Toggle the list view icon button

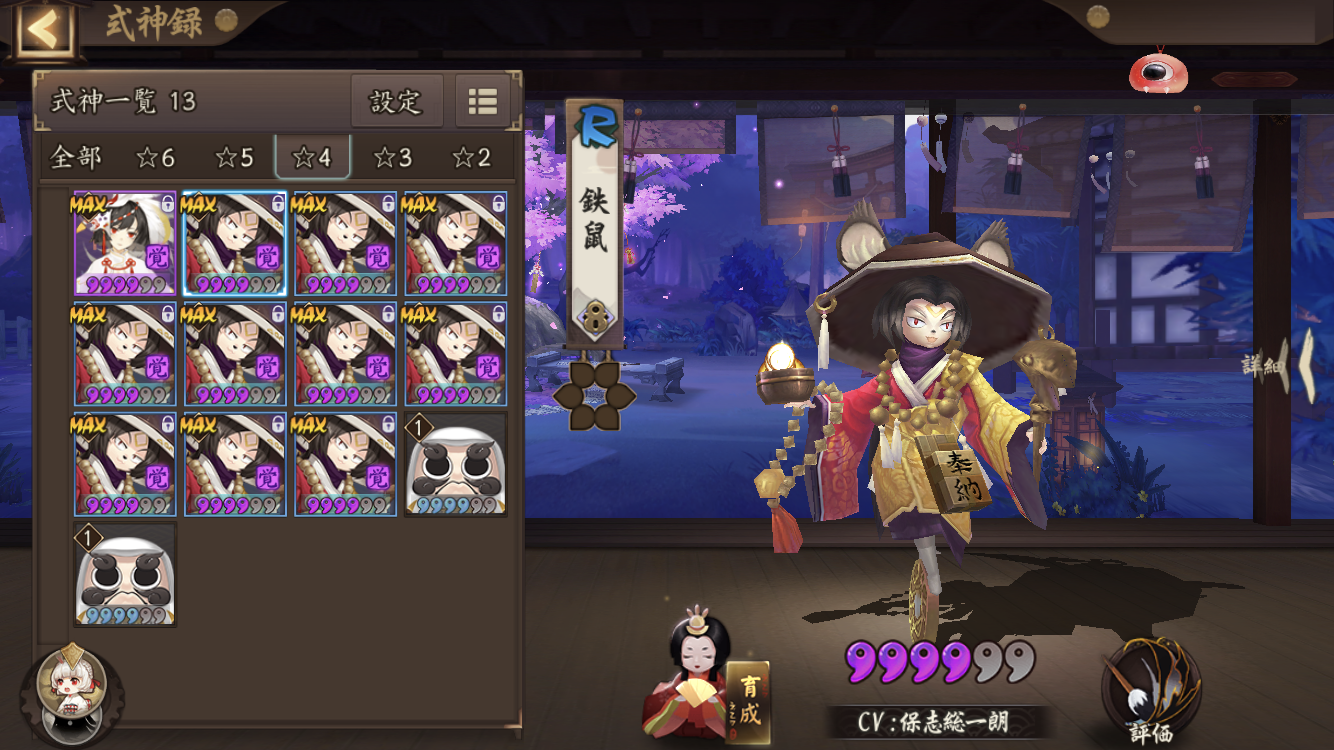483,101
